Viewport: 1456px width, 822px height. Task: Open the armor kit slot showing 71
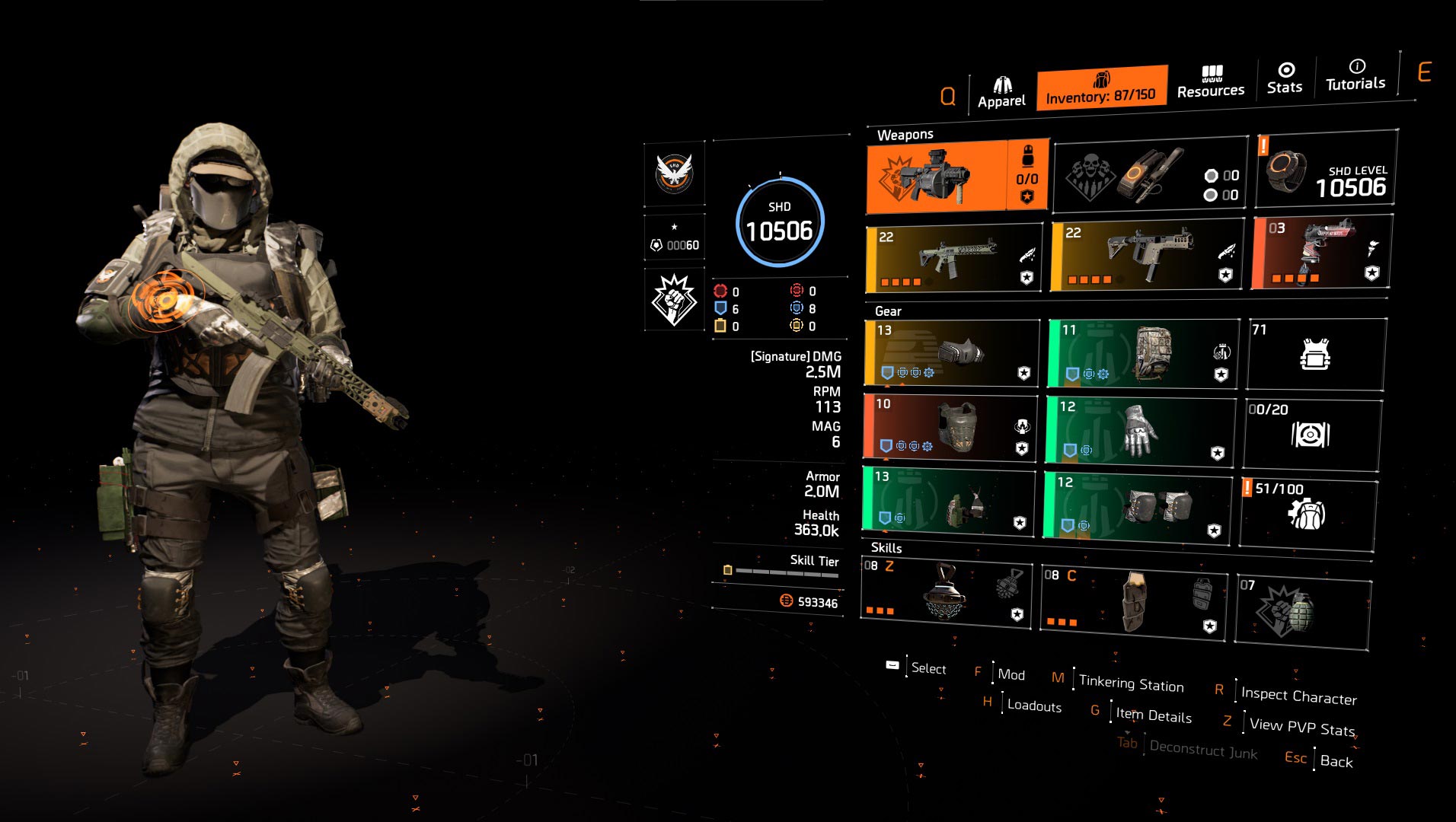[1315, 354]
